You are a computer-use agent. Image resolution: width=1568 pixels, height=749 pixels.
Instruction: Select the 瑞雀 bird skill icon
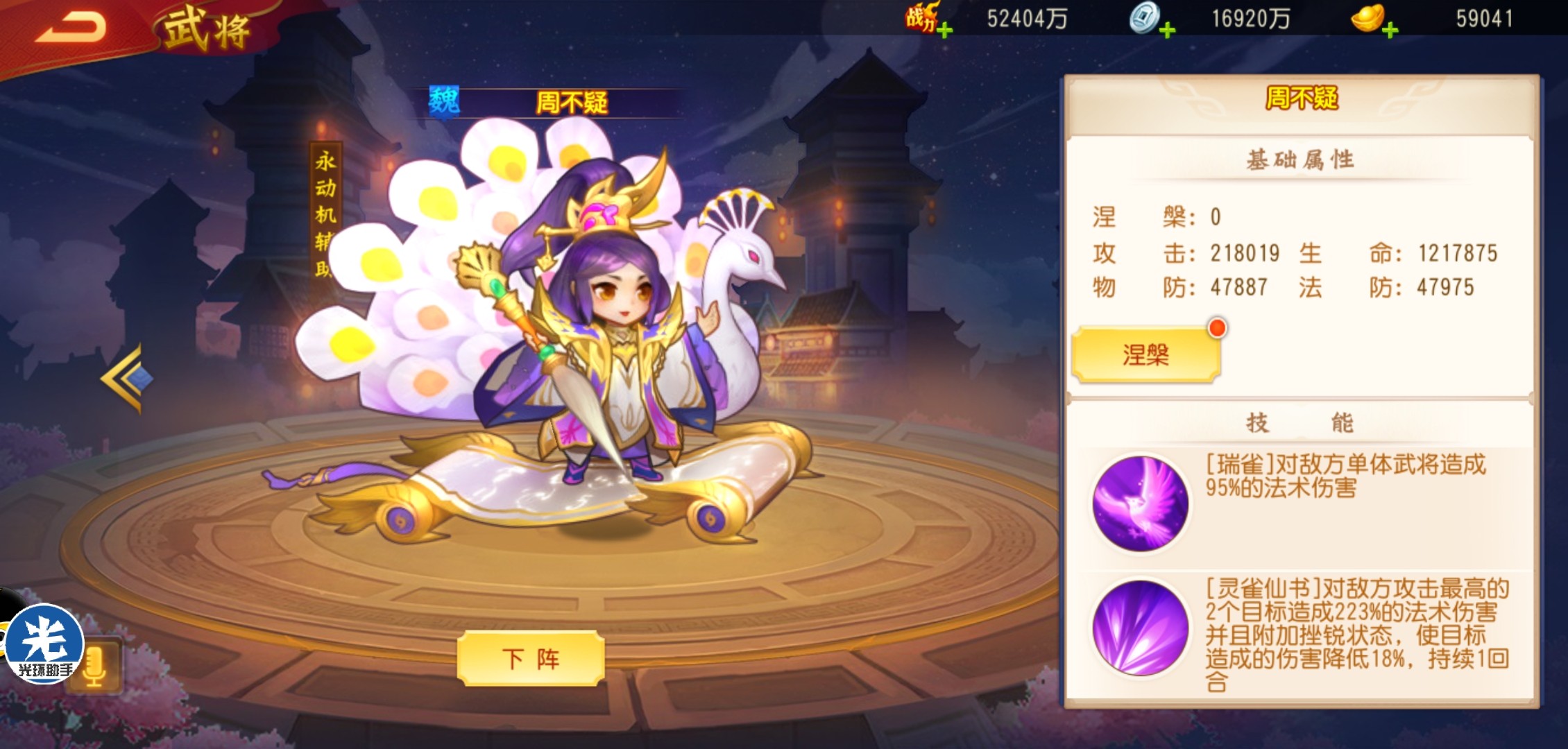(x=1140, y=504)
